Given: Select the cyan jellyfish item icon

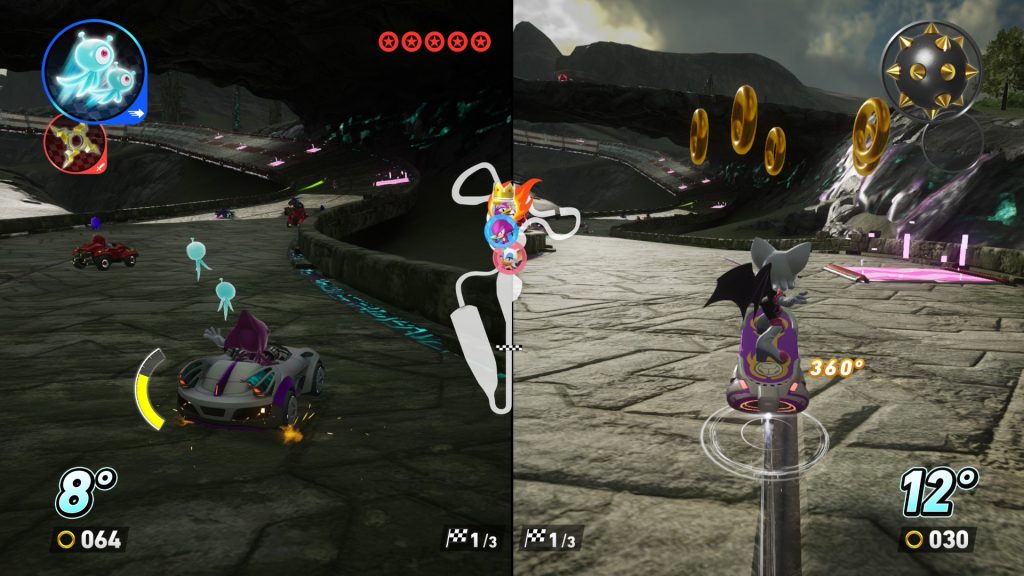Looking at the screenshot, I should (95, 70).
